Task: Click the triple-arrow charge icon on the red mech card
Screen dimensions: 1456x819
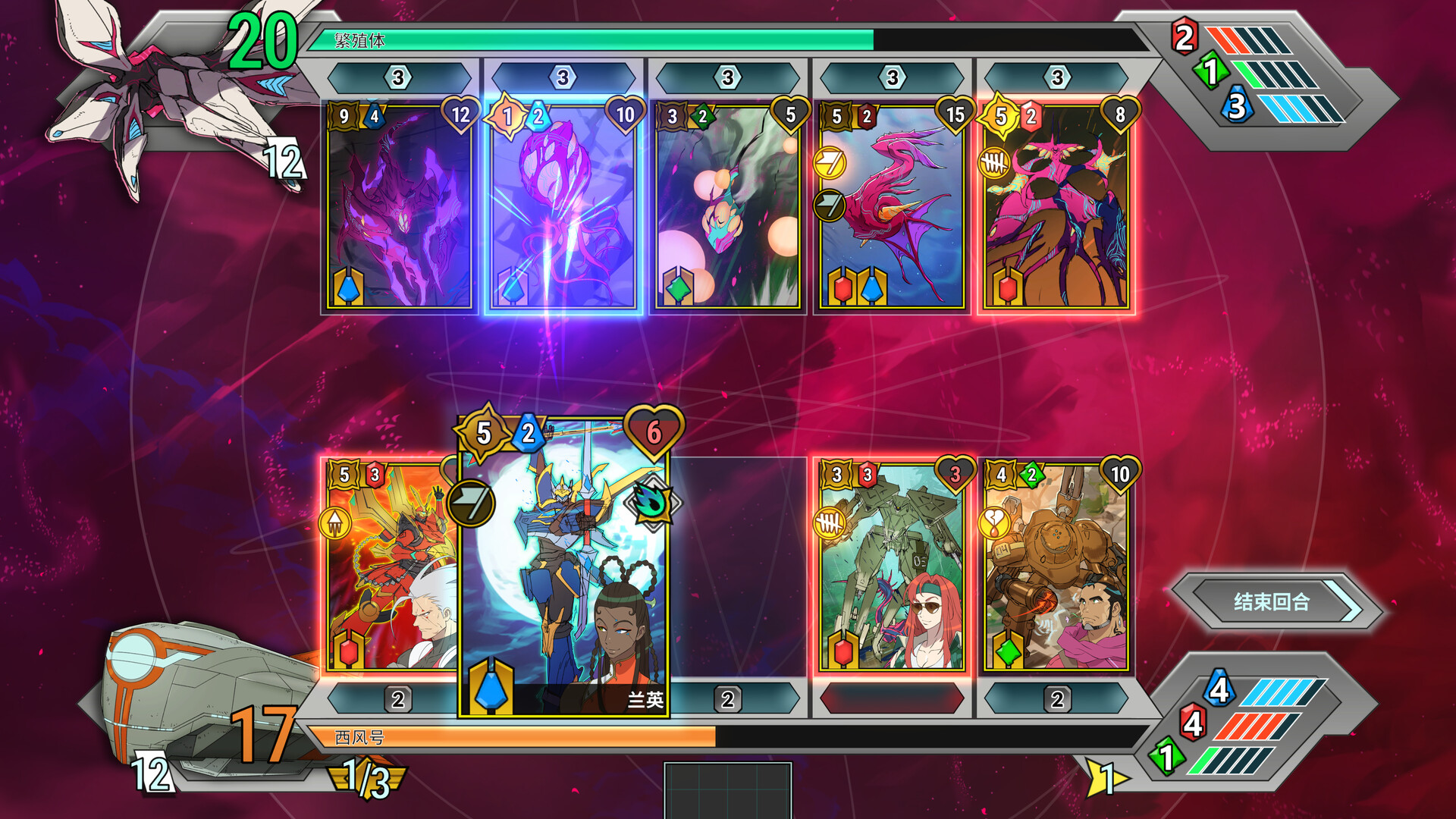Action: [x=334, y=522]
